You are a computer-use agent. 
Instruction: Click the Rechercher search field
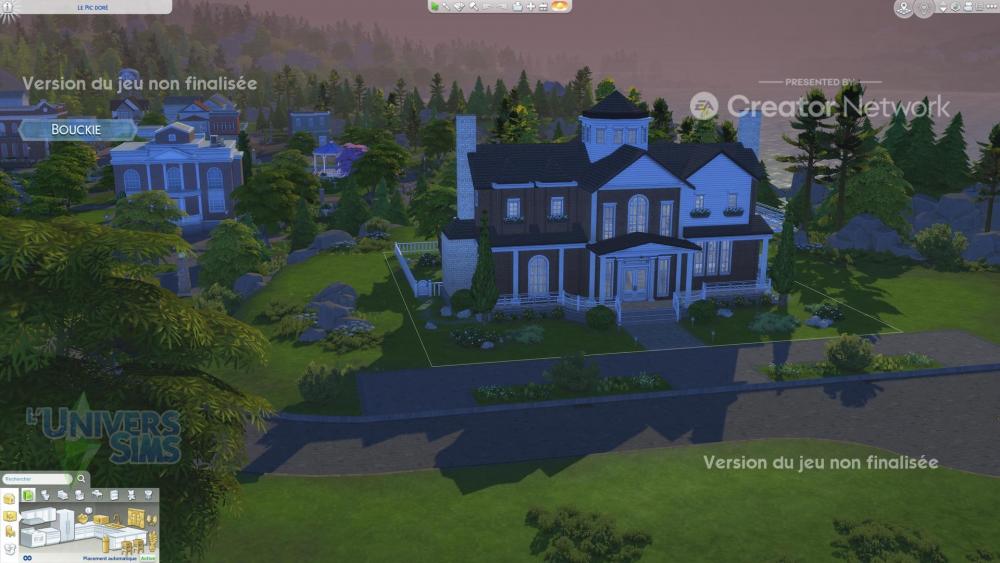(x=30, y=479)
